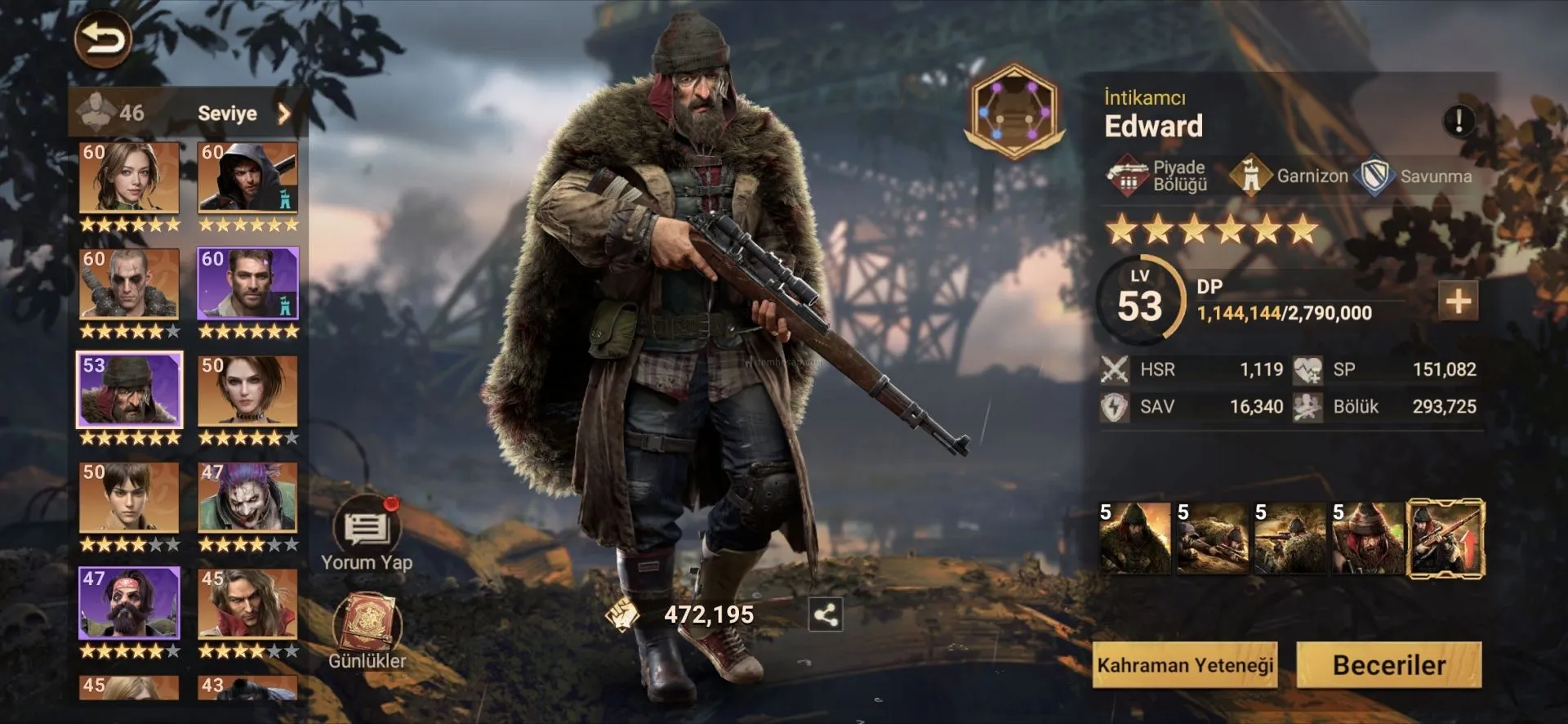The image size is (1568, 724).
Task: Share hero via the share icon
Action: 825,615
